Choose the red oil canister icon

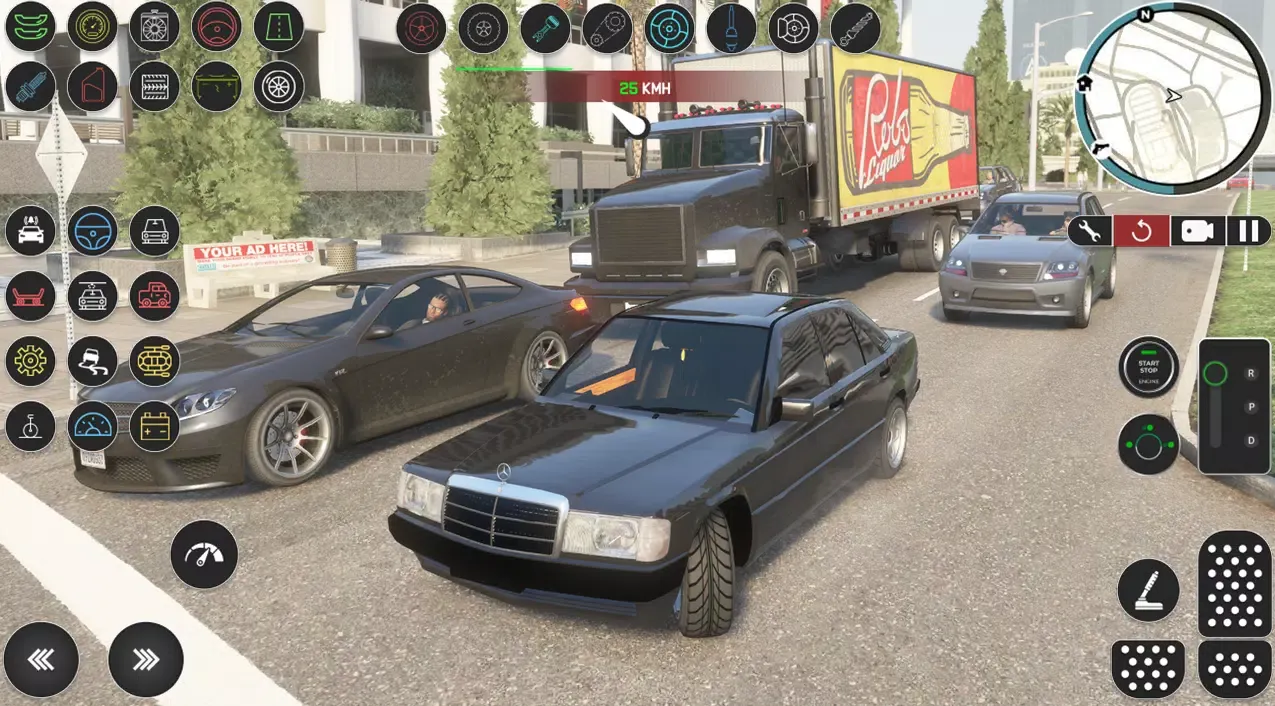coord(93,87)
